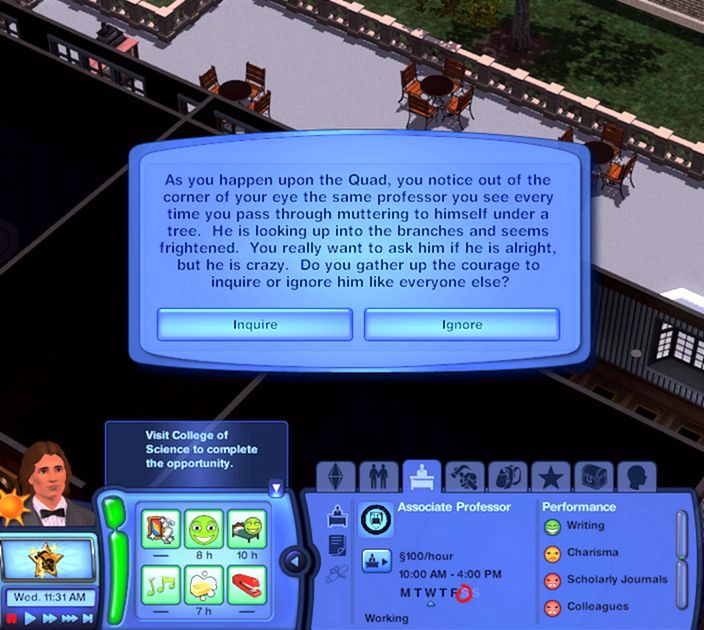The width and height of the screenshot is (704, 630).
Task: Choose the Ignore dialogue option
Action: coord(461,324)
